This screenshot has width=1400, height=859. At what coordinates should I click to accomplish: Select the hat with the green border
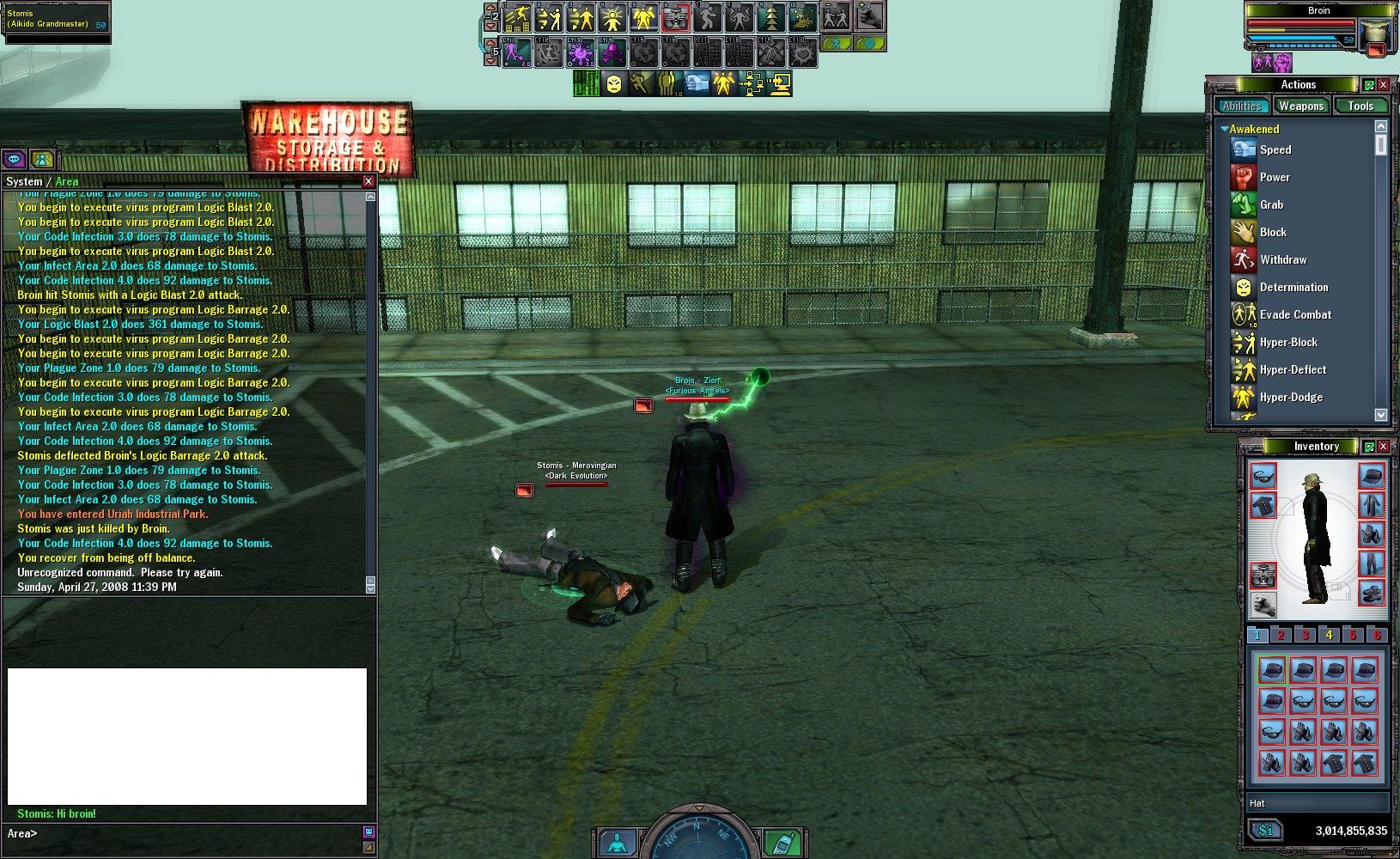tap(1271, 670)
